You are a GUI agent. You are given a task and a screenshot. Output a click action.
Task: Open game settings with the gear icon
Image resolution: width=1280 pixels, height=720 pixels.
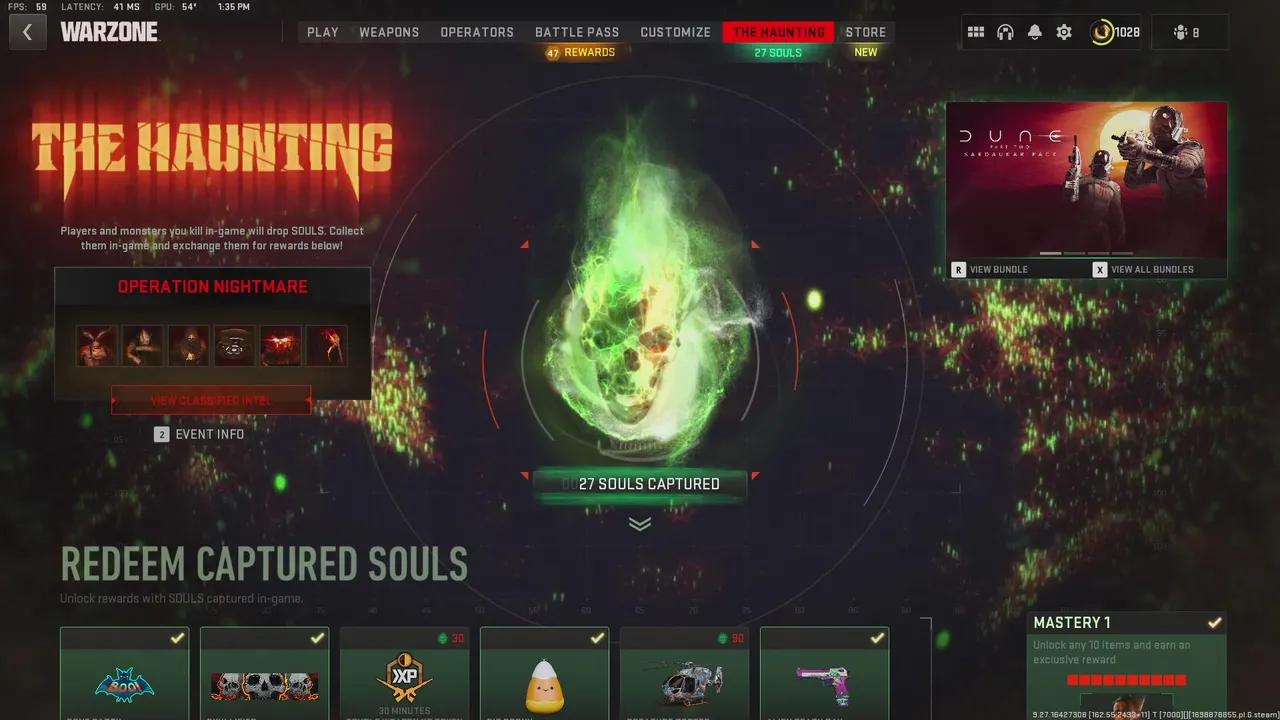pyautogui.click(x=1063, y=31)
